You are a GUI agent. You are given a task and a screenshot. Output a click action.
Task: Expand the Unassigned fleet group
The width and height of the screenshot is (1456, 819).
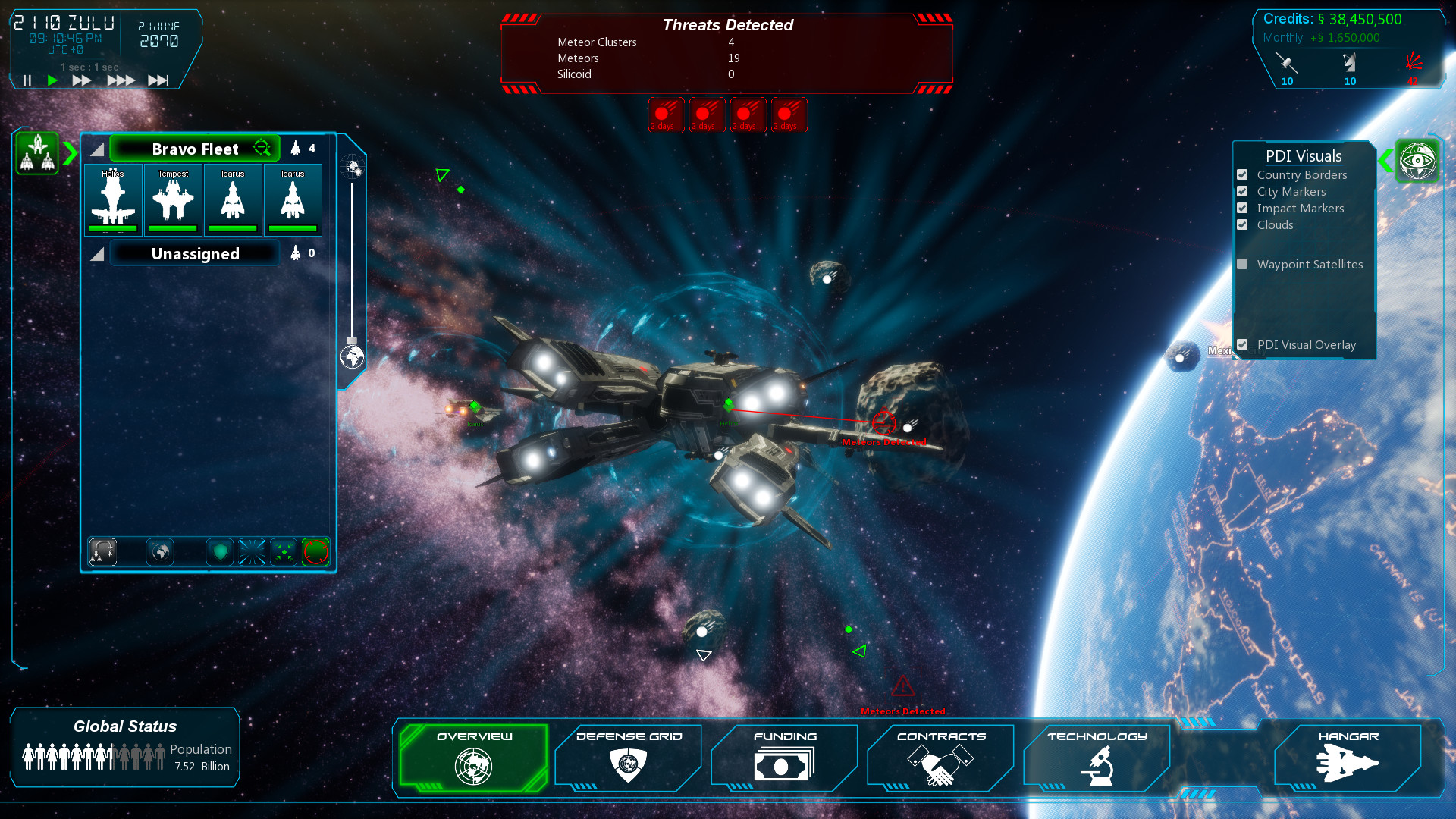click(x=97, y=254)
